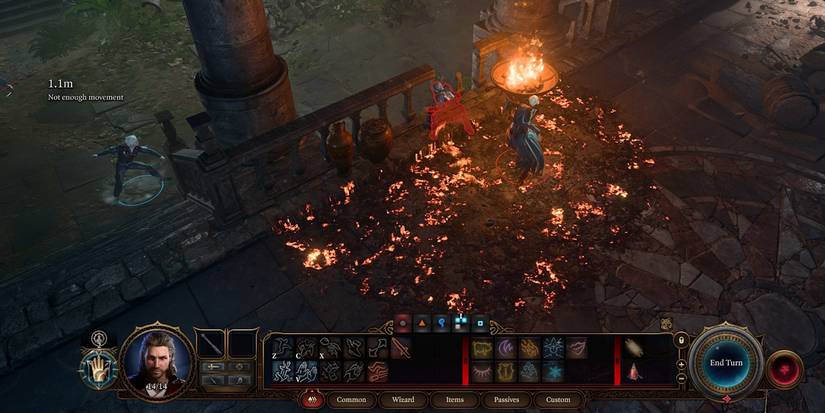Select the orange triangle bonus action filter

pos(422,323)
